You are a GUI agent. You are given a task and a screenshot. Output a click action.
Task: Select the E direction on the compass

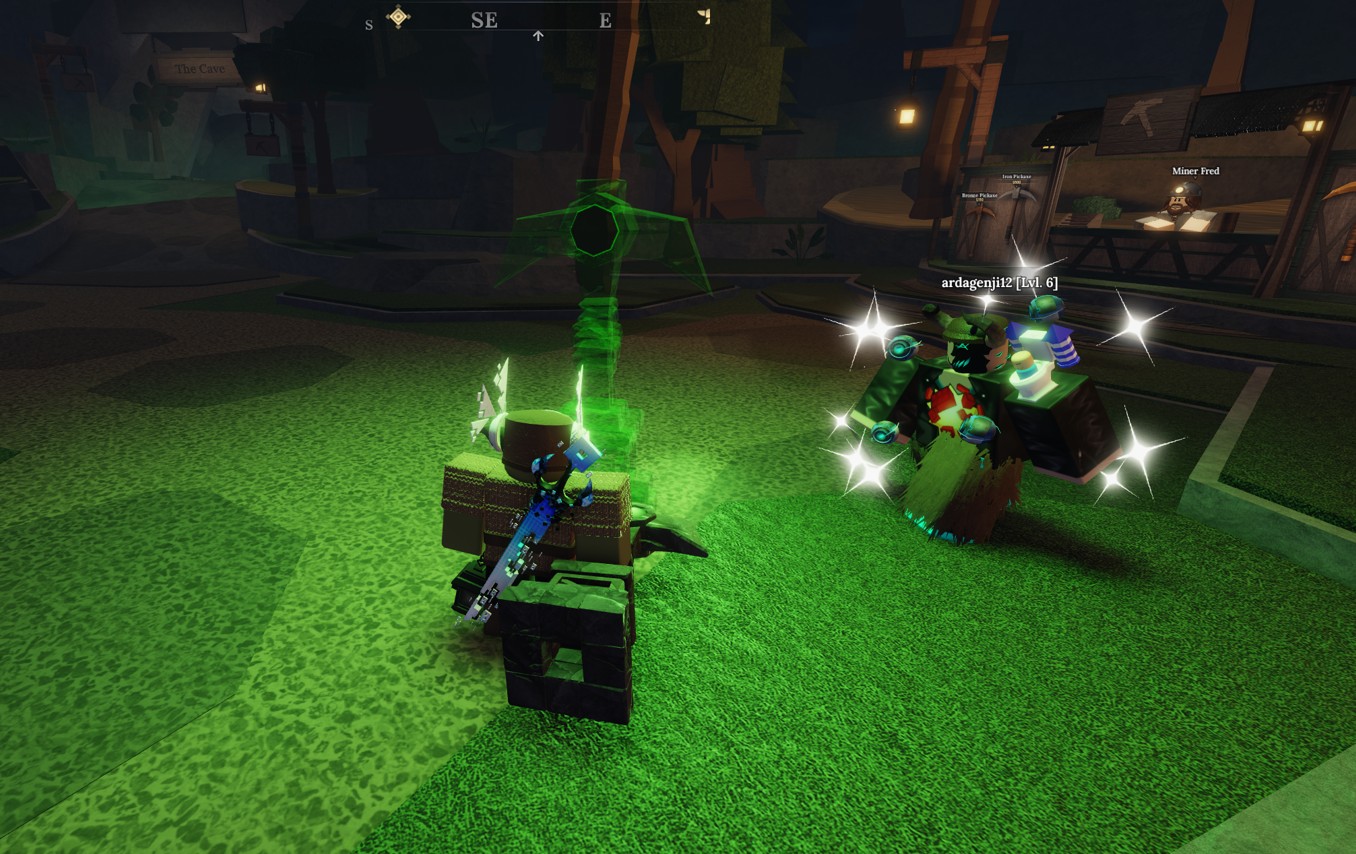click(x=605, y=19)
